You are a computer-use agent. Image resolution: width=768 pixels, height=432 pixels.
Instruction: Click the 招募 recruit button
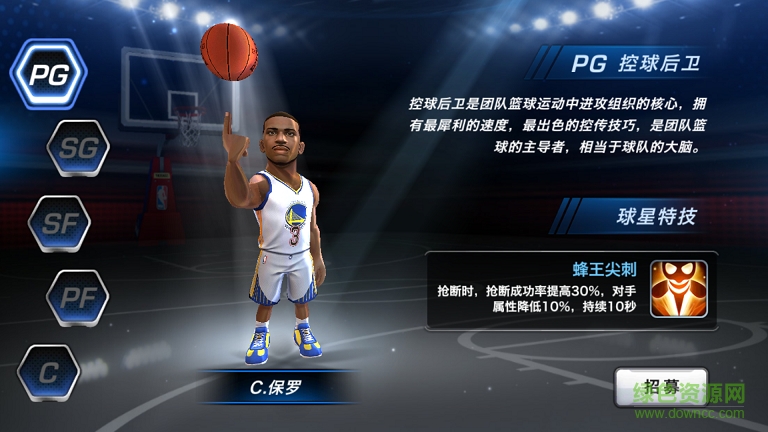coord(654,388)
